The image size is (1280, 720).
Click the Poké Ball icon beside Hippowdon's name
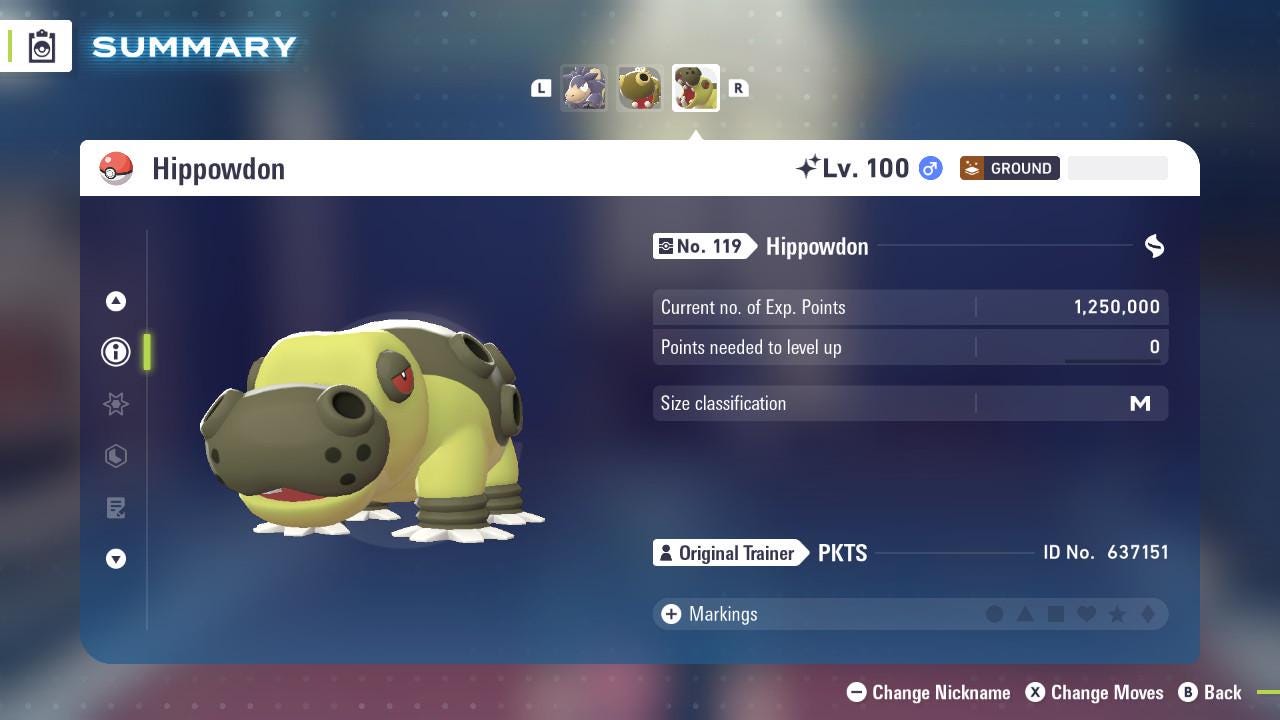tap(118, 168)
